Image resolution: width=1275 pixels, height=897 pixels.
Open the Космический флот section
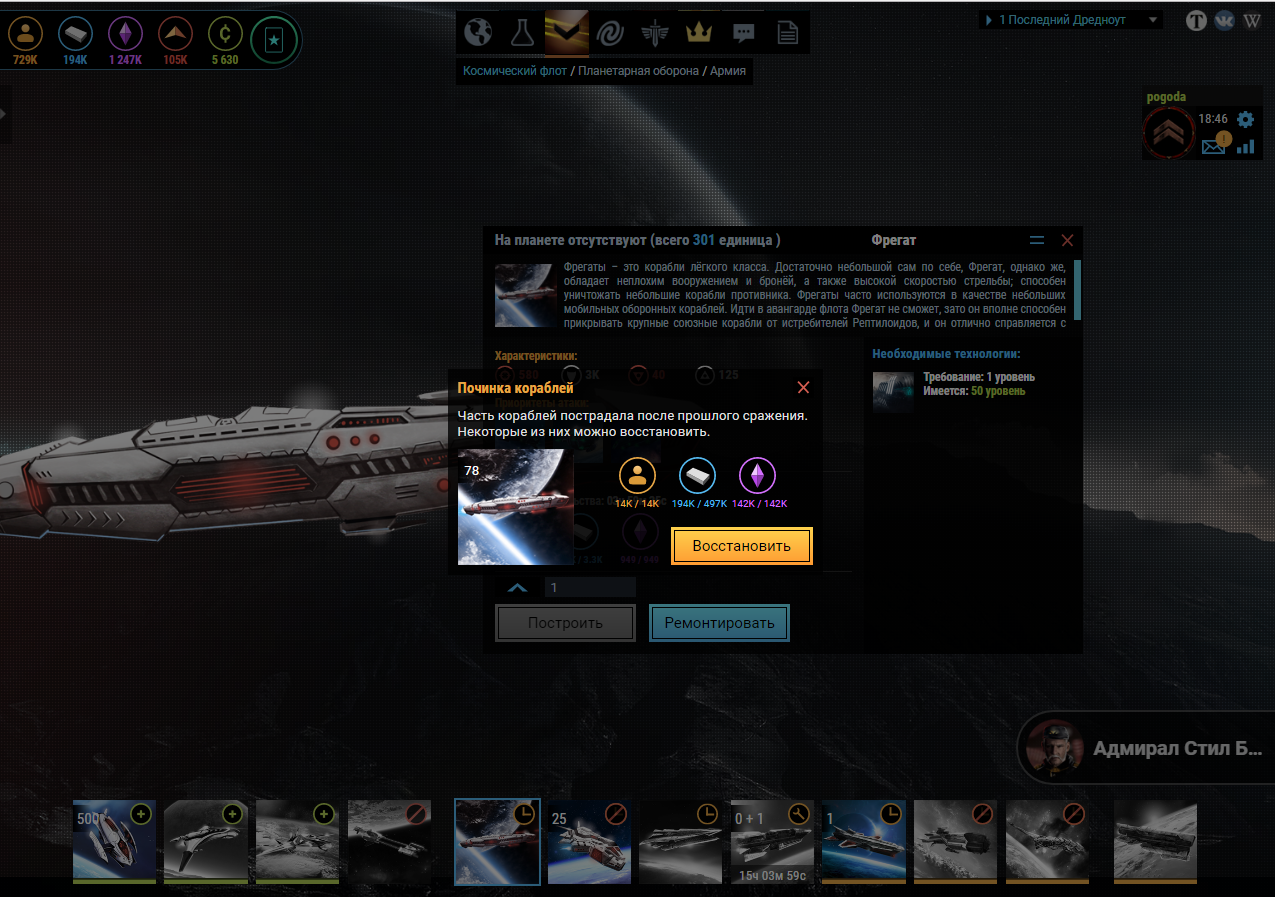513,71
